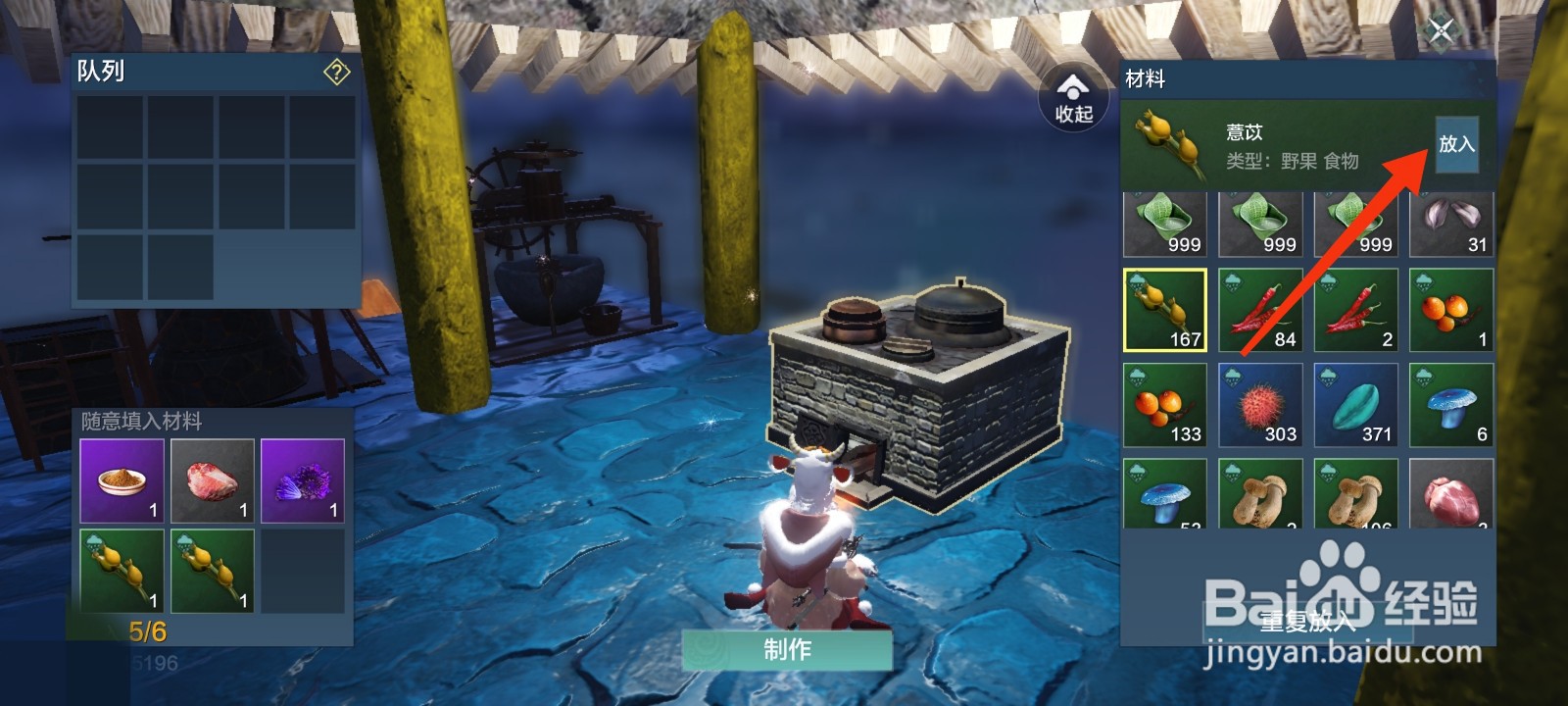Choose the chili pepper stack of 84
The height and width of the screenshot is (706, 1568).
coord(1260,310)
